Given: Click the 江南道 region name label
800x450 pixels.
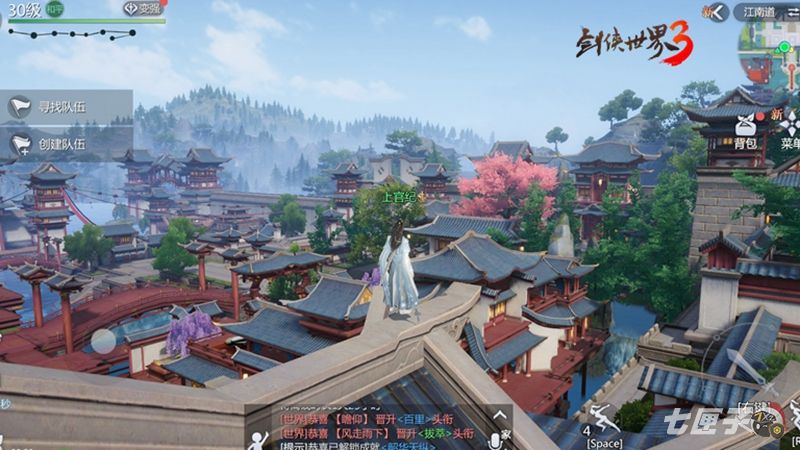Looking at the screenshot, I should [x=759, y=12].
